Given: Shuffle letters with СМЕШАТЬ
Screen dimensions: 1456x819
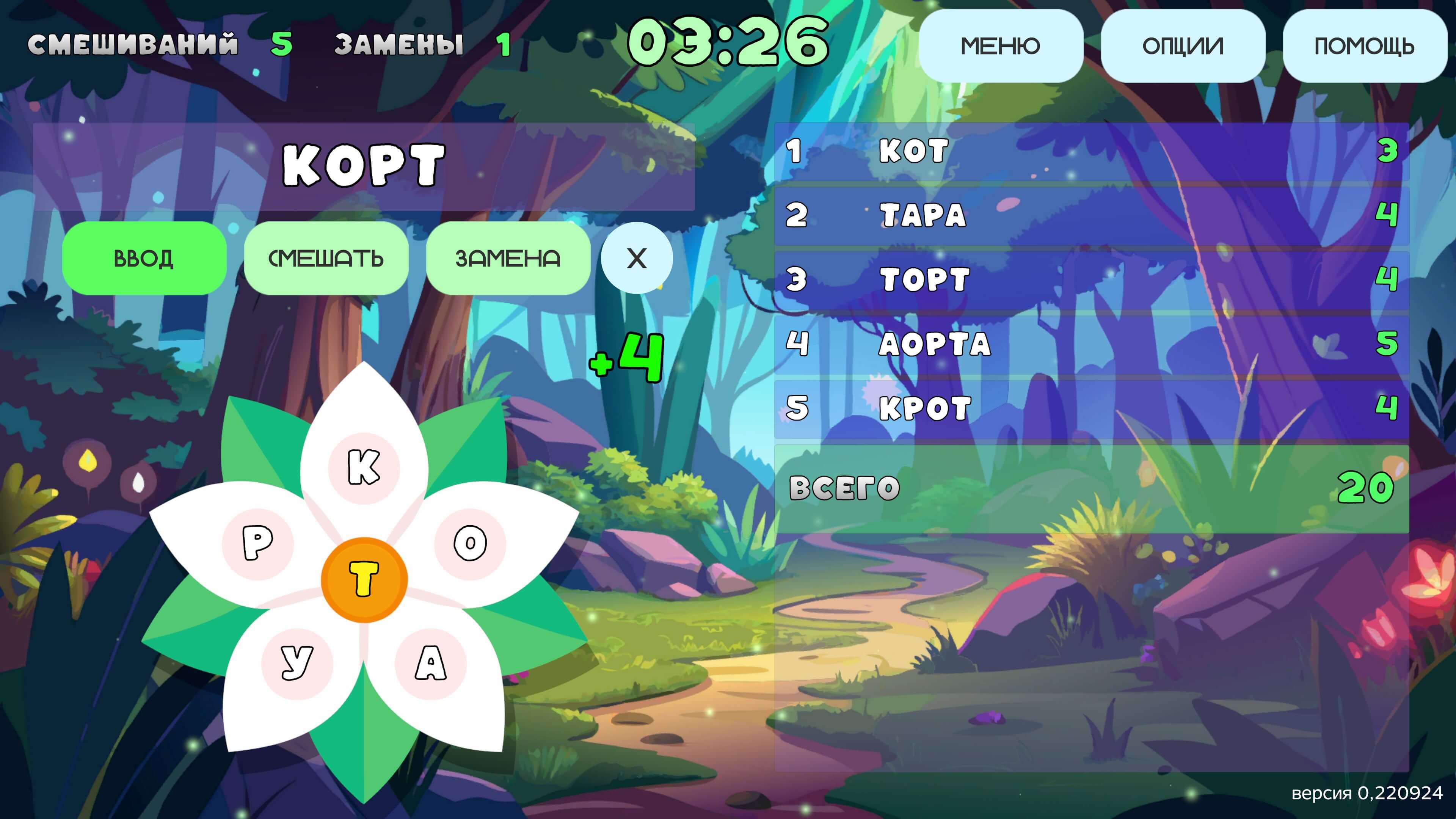Looking at the screenshot, I should 326,258.
